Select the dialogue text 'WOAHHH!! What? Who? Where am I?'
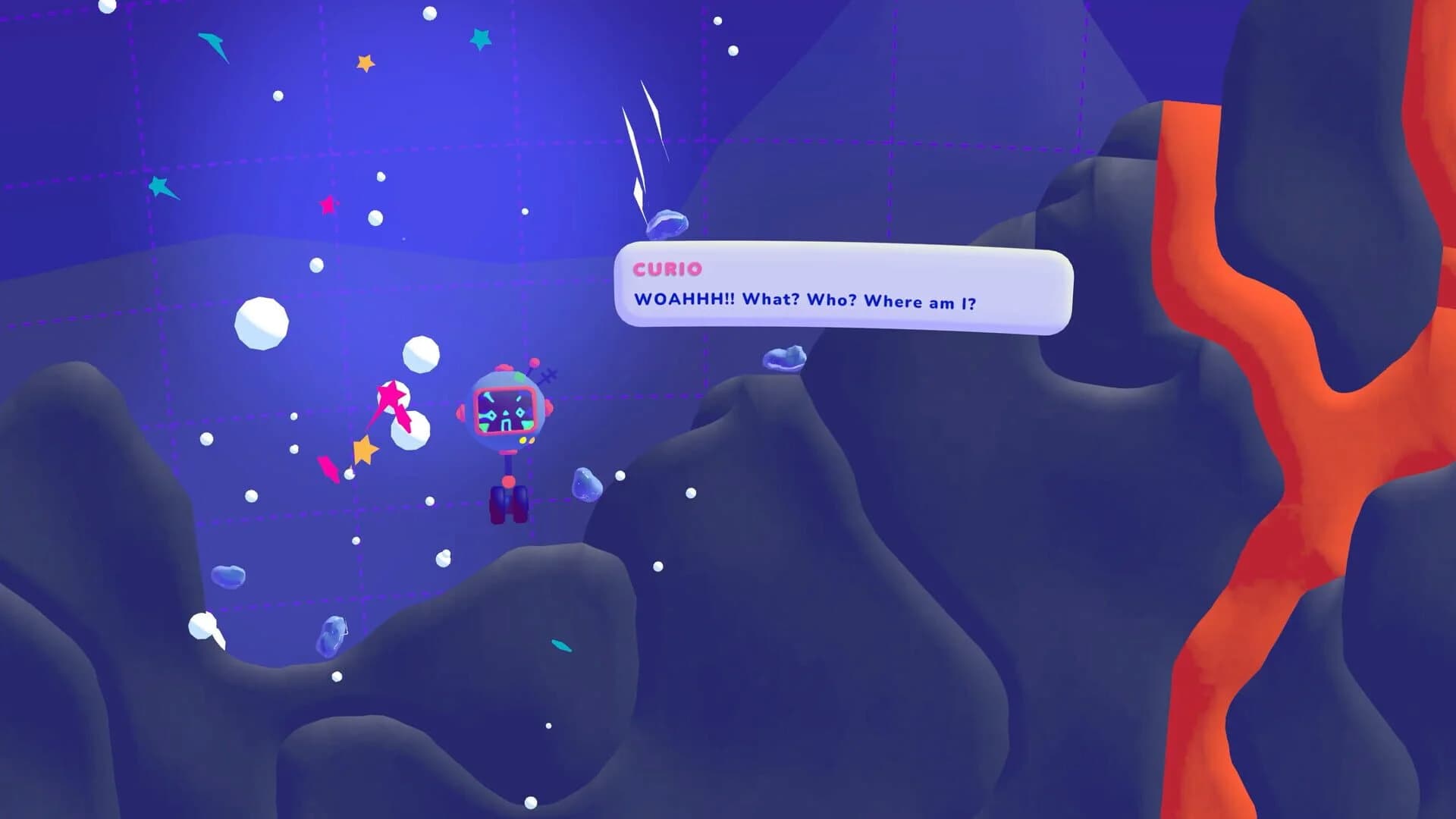The height and width of the screenshot is (819, 1456). click(806, 301)
